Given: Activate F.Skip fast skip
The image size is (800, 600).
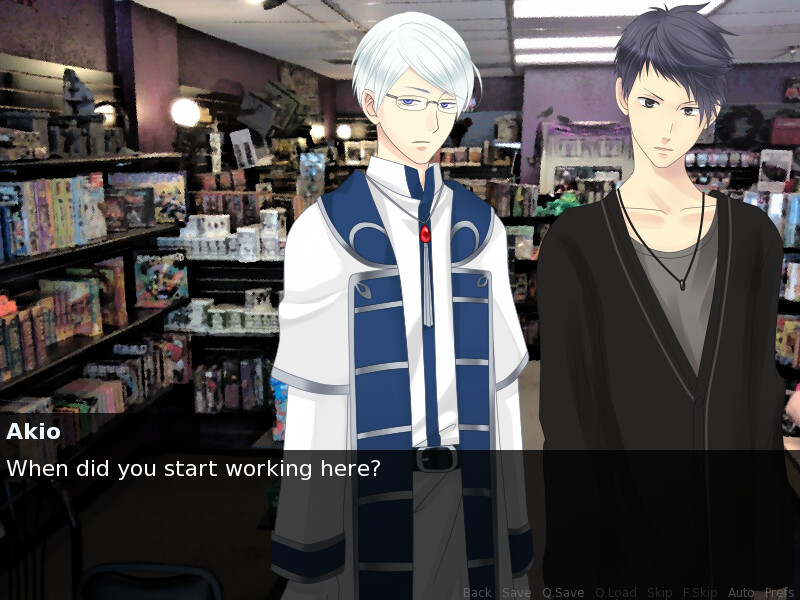Looking at the screenshot, I should coord(700,593).
